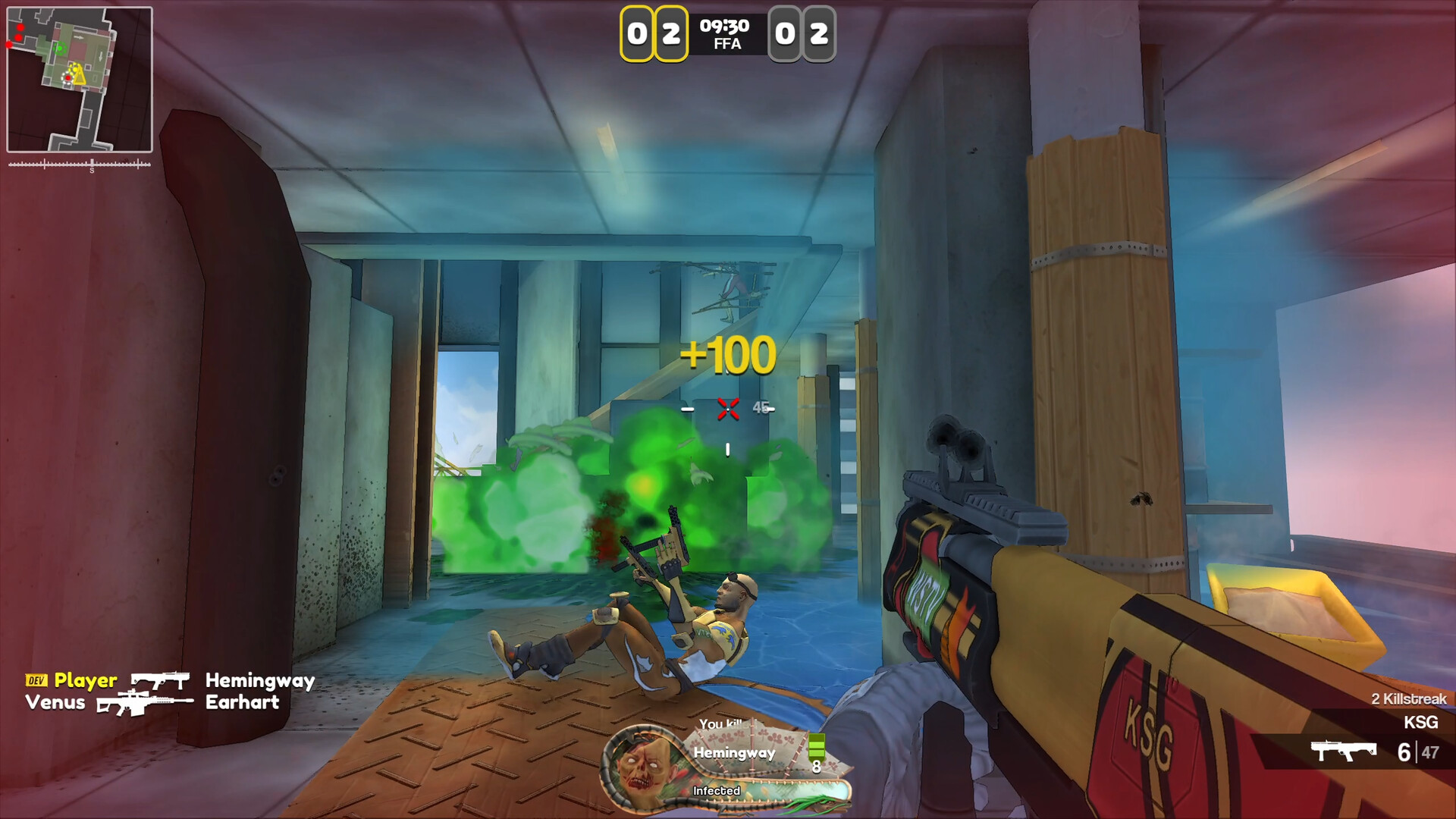
Task: Click the red crosshair at screen center
Action: [728, 409]
